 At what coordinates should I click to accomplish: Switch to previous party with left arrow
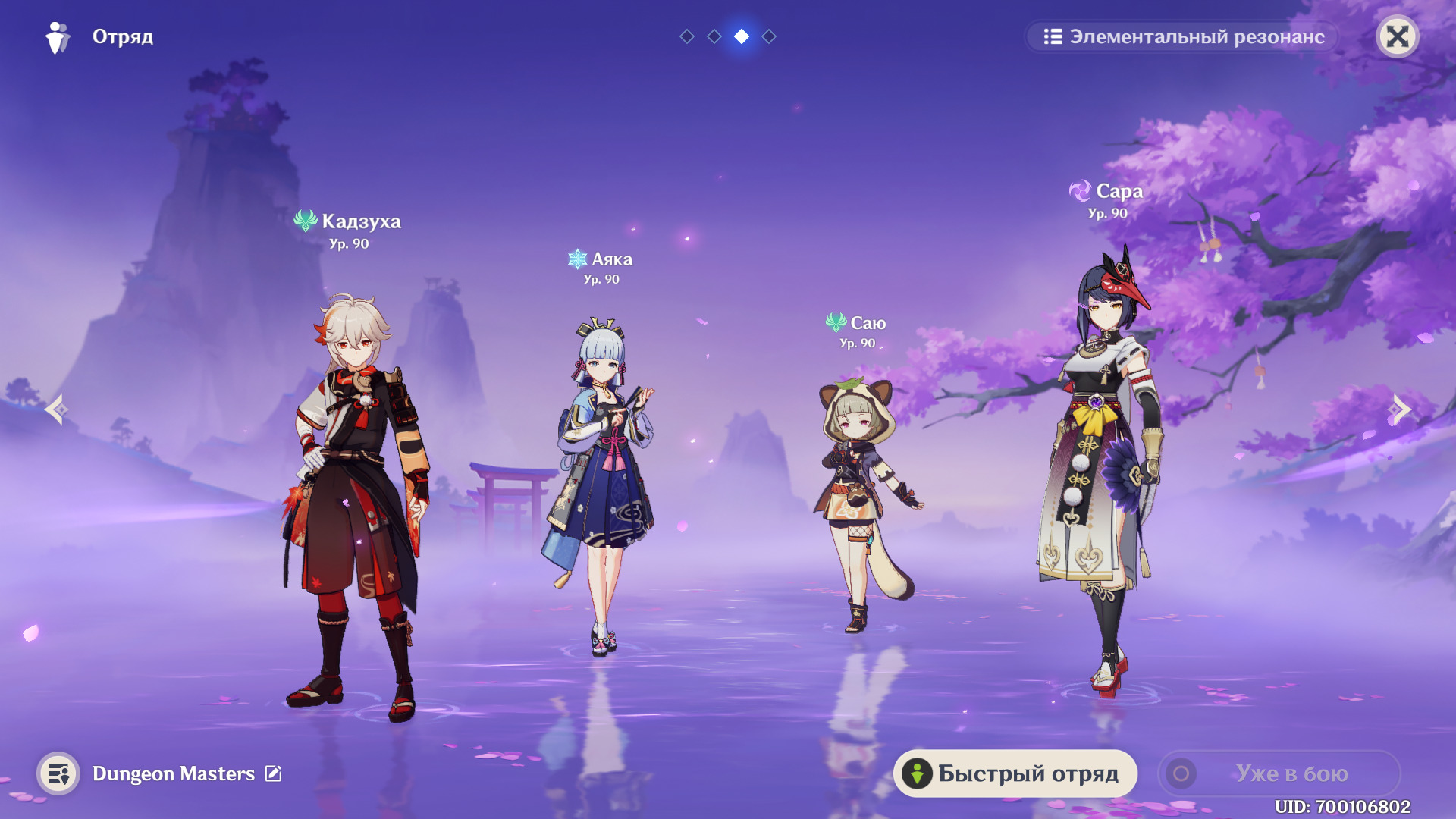click(x=56, y=409)
